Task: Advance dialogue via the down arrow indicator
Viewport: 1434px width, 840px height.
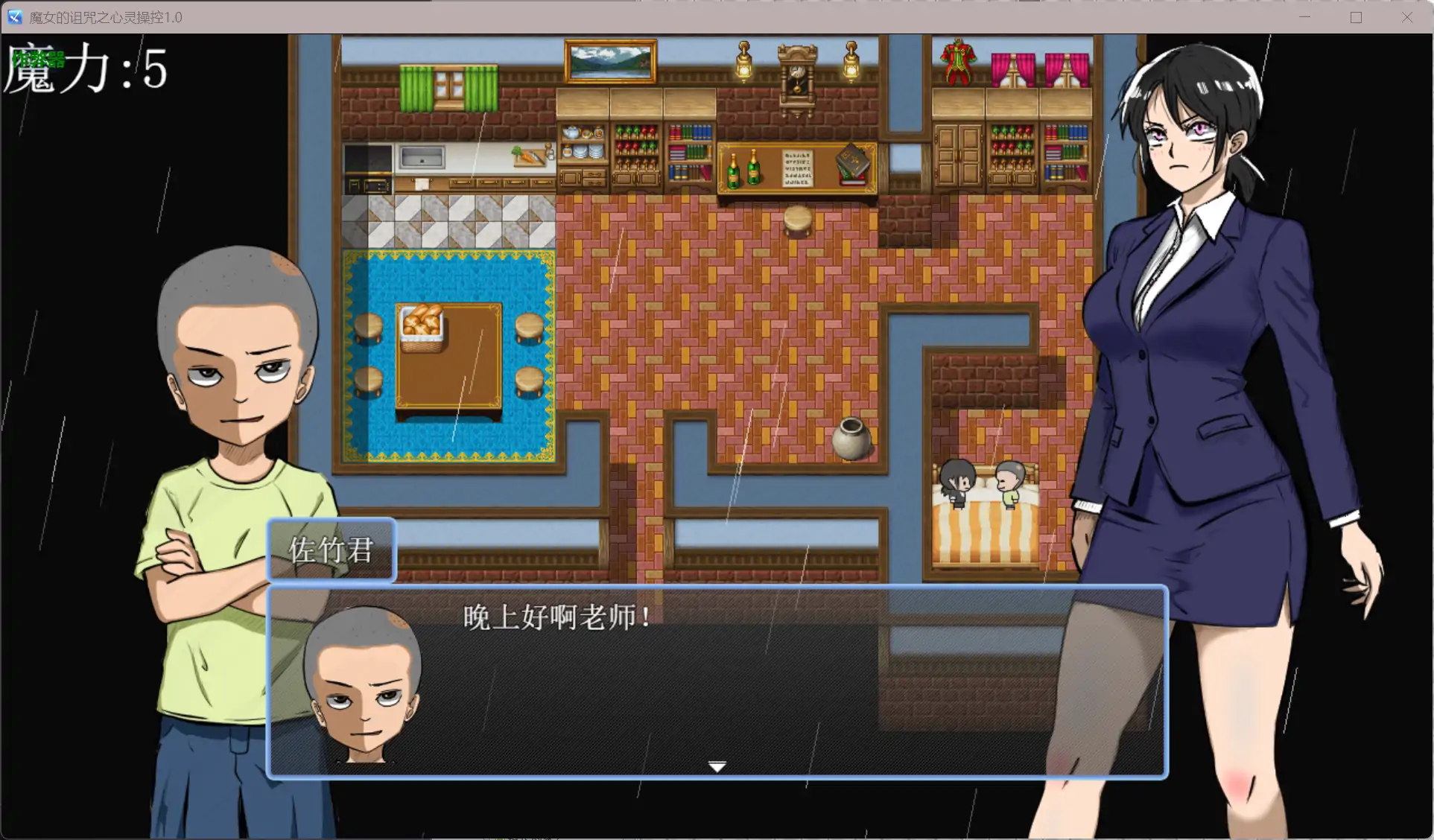Action: (717, 766)
